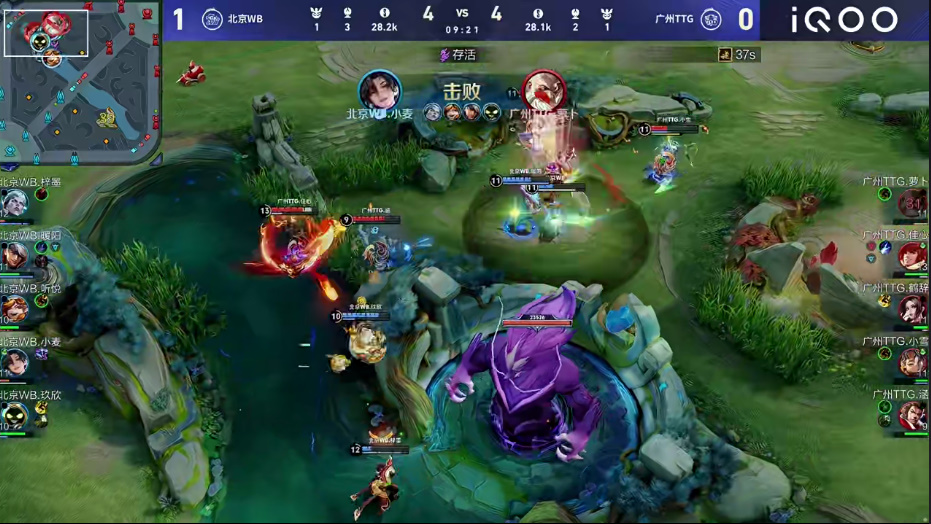Spectate 广州TTG.鹤辞 from the player list
Screen dimensions: 931x524
912,309
